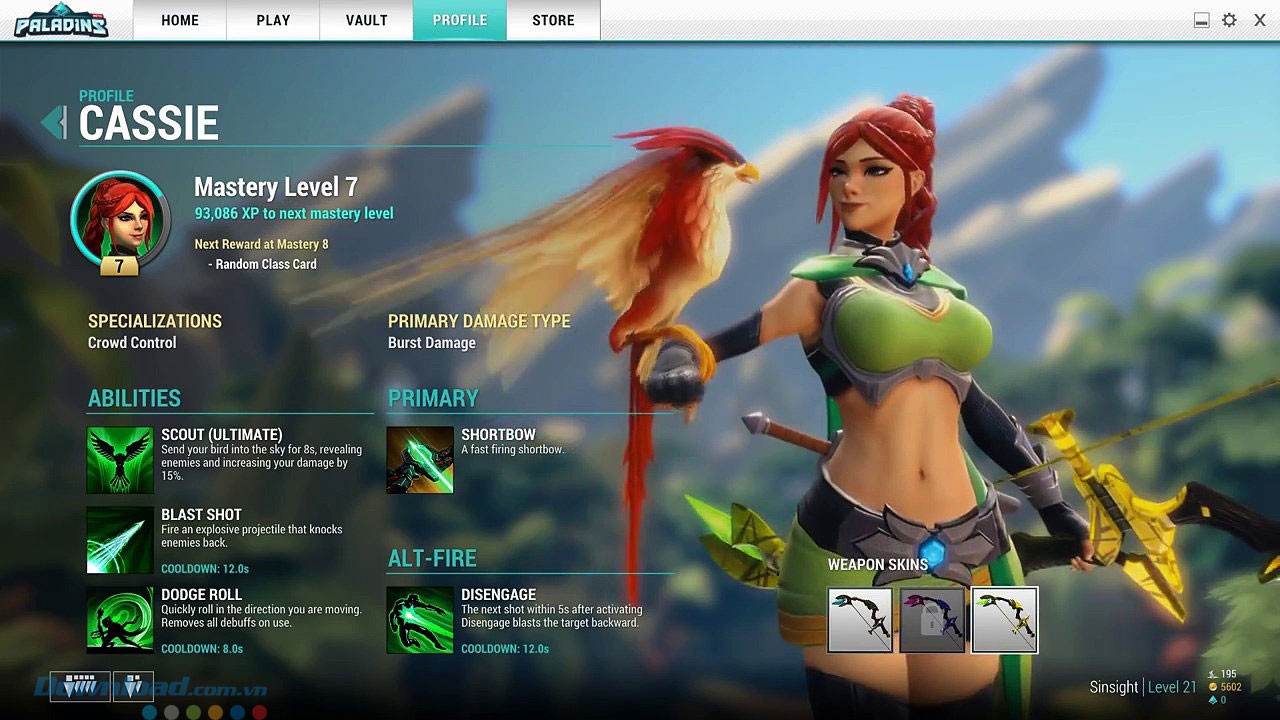Go back using the arrow beside Cassie

pos(53,122)
